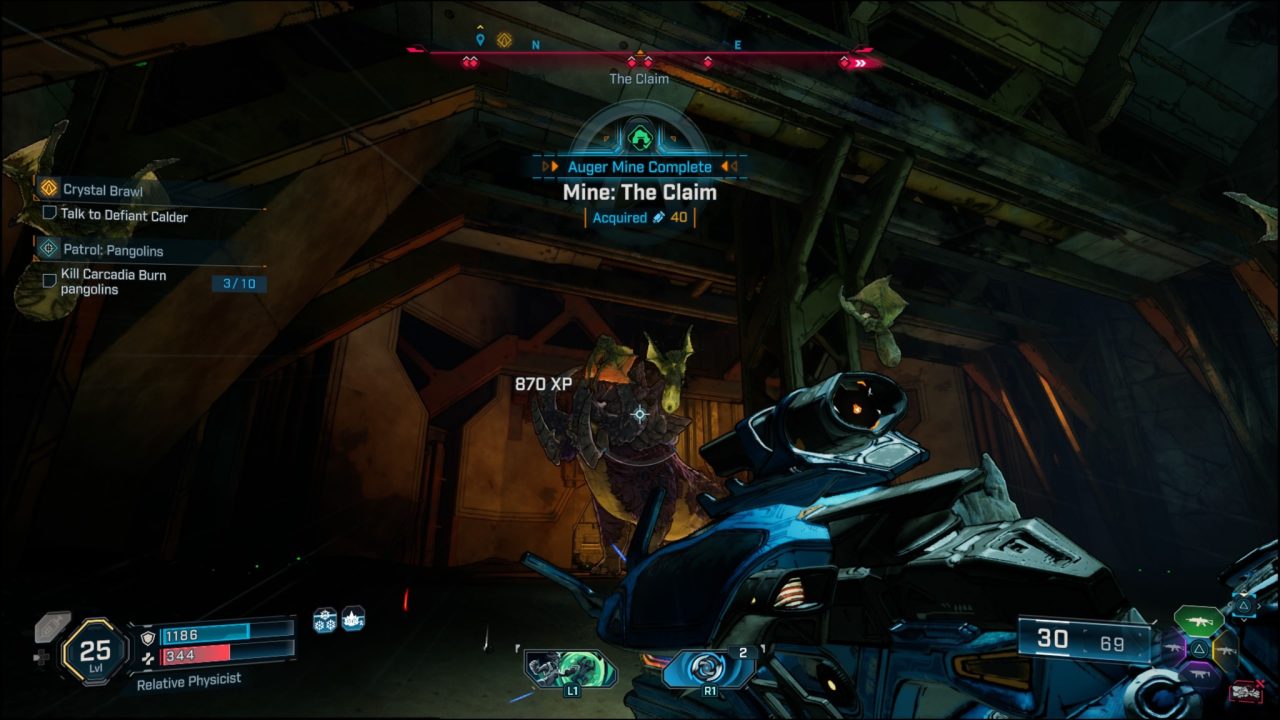Expand the Patrol: Pangolins quest entry
This screenshot has width=1280, height=720.
(115, 250)
